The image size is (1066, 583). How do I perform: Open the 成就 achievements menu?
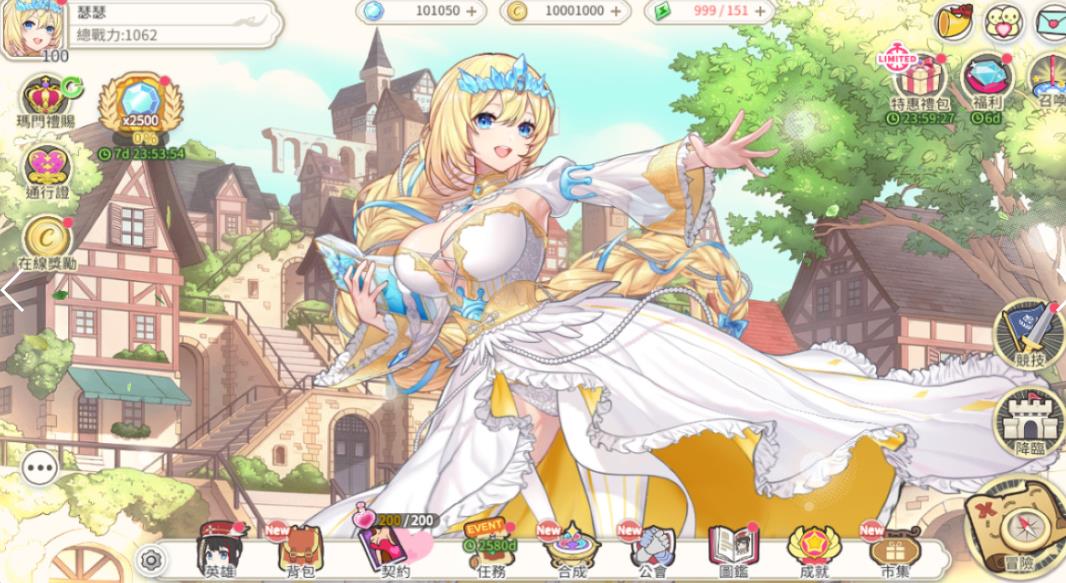811,548
